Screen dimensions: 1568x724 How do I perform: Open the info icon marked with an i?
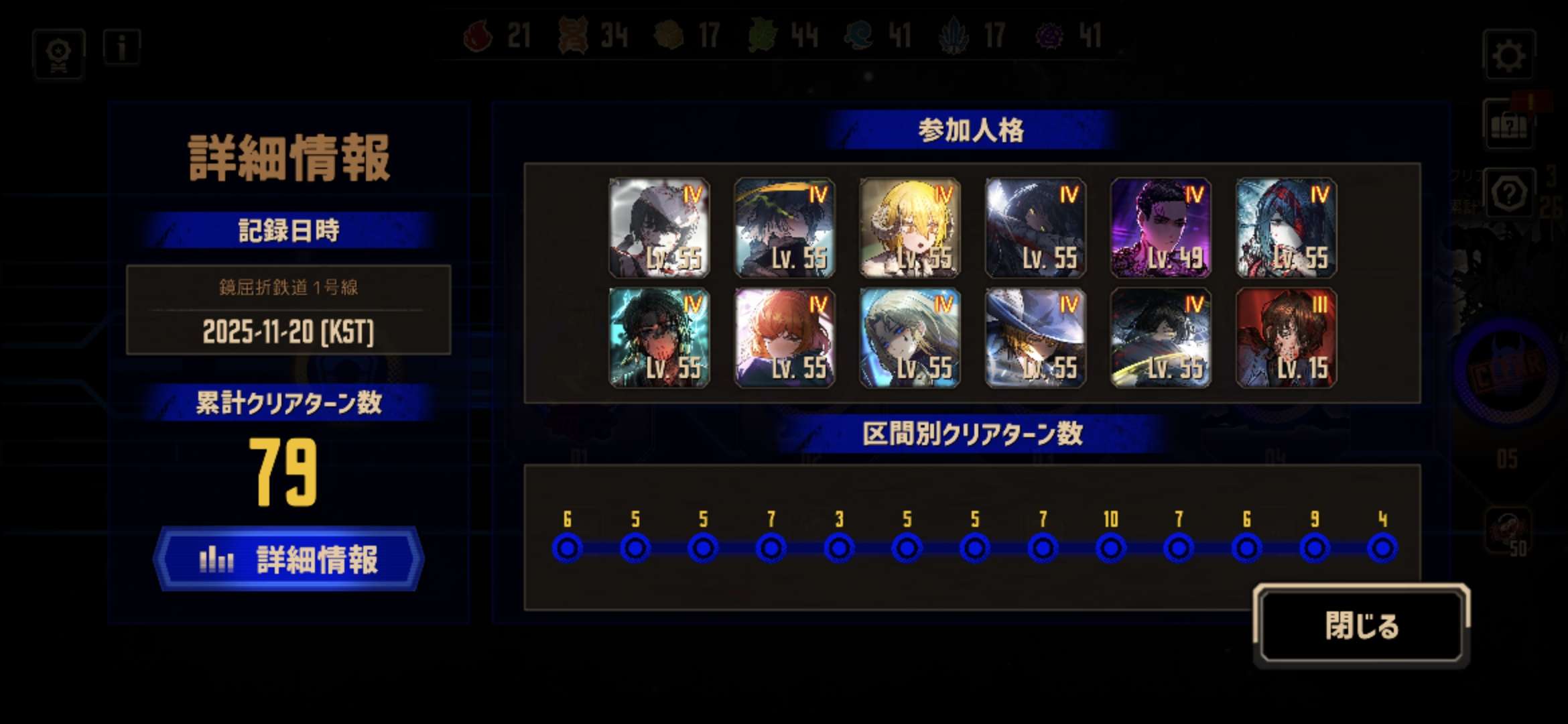pyautogui.click(x=122, y=47)
